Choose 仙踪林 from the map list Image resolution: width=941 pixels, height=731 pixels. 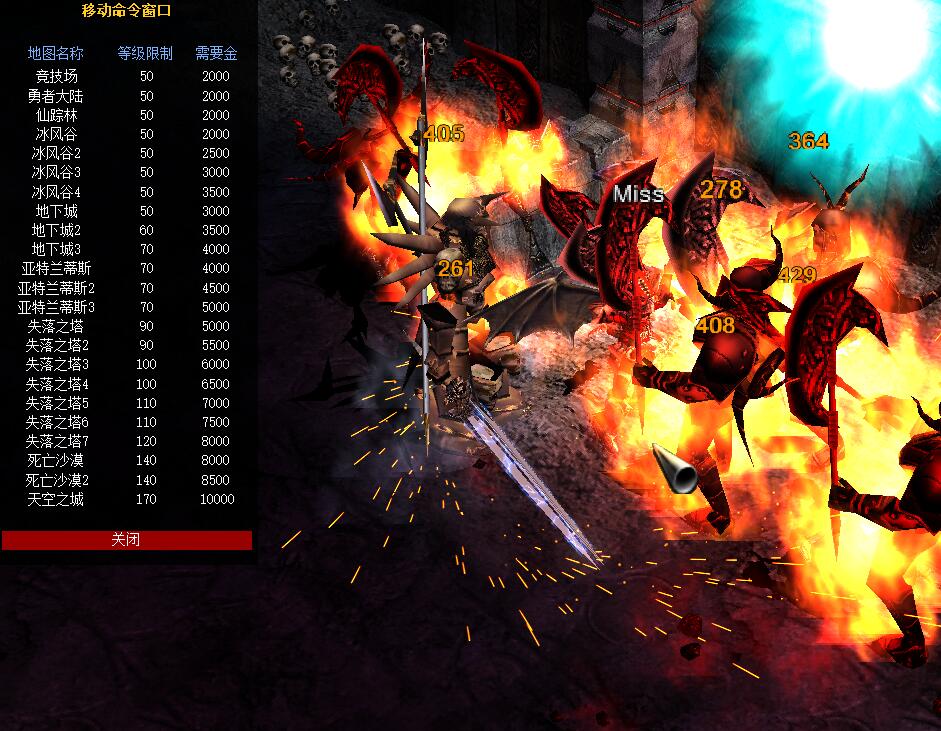(56, 115)
